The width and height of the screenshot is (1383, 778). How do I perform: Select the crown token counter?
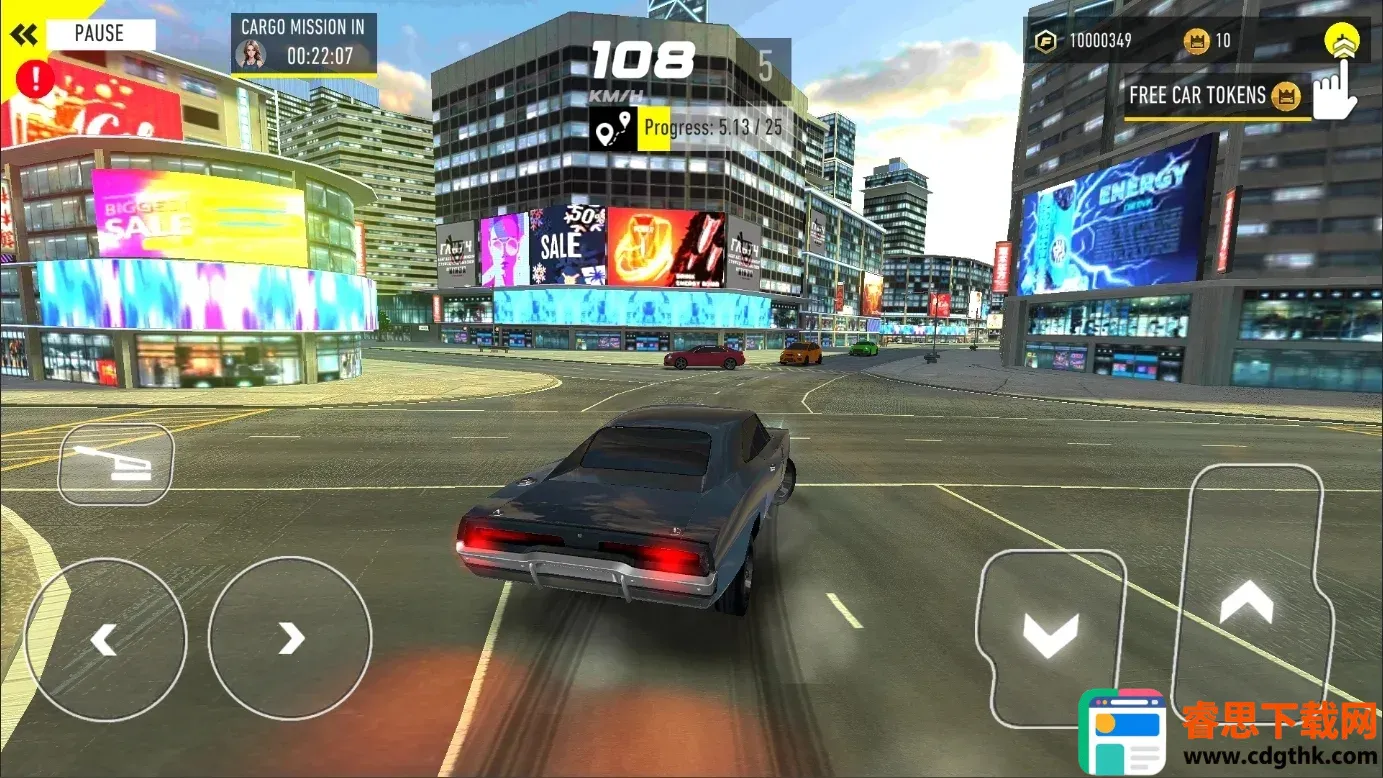1208,41
